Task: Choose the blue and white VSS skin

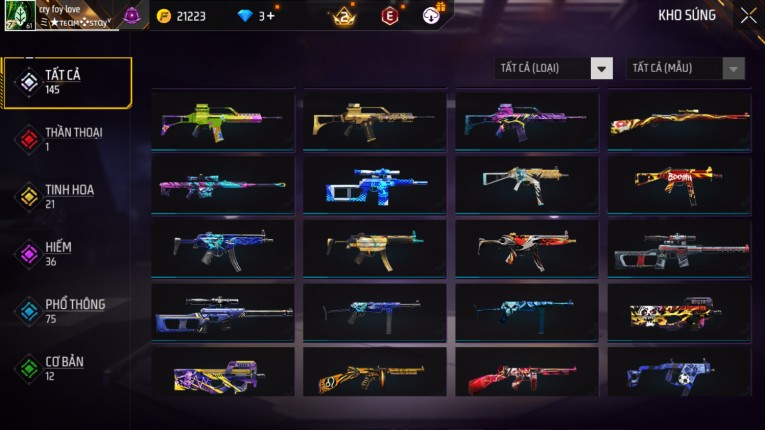Action: [x=375, y=184]
